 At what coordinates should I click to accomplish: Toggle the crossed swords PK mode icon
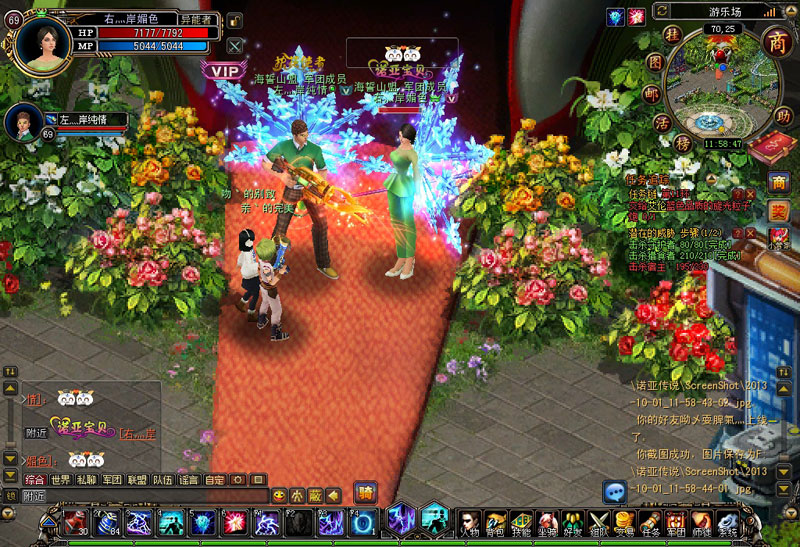(235, 45)
